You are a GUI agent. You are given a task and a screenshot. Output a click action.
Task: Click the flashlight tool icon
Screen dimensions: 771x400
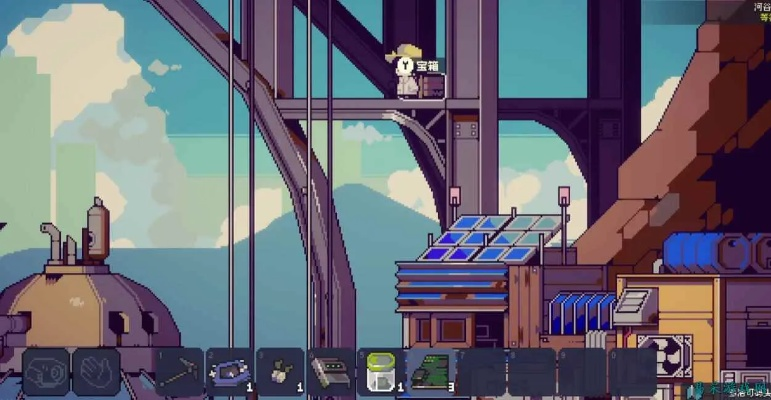(x=46, y=371)
